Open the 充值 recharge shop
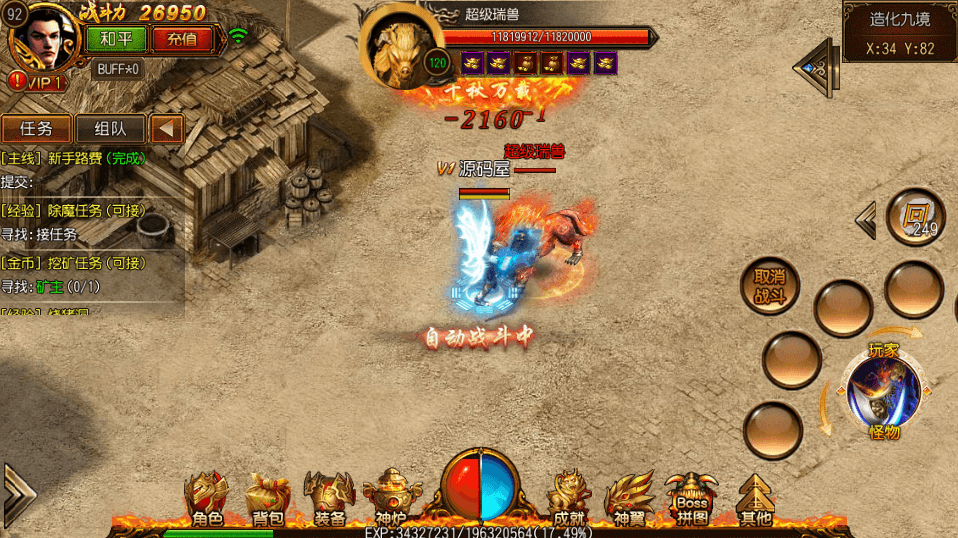The height and width of the screenshot is (538, 958). pyautogui.click(x=182, y=39)
